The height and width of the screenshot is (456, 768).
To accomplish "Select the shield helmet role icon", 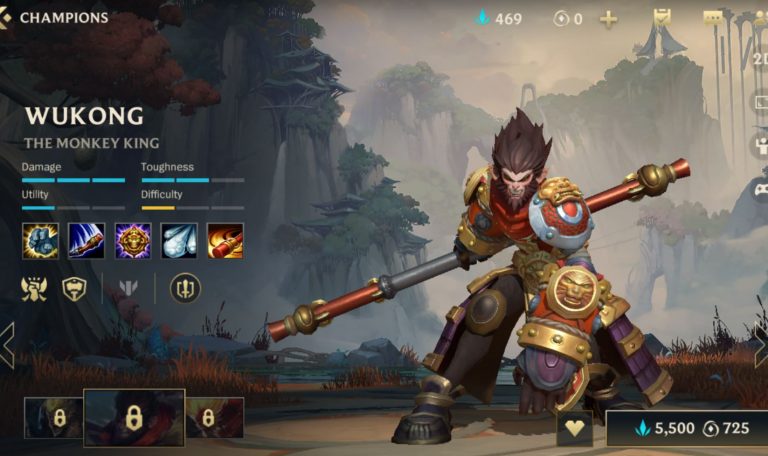I will pyautogui.click(x=75, y=289).
